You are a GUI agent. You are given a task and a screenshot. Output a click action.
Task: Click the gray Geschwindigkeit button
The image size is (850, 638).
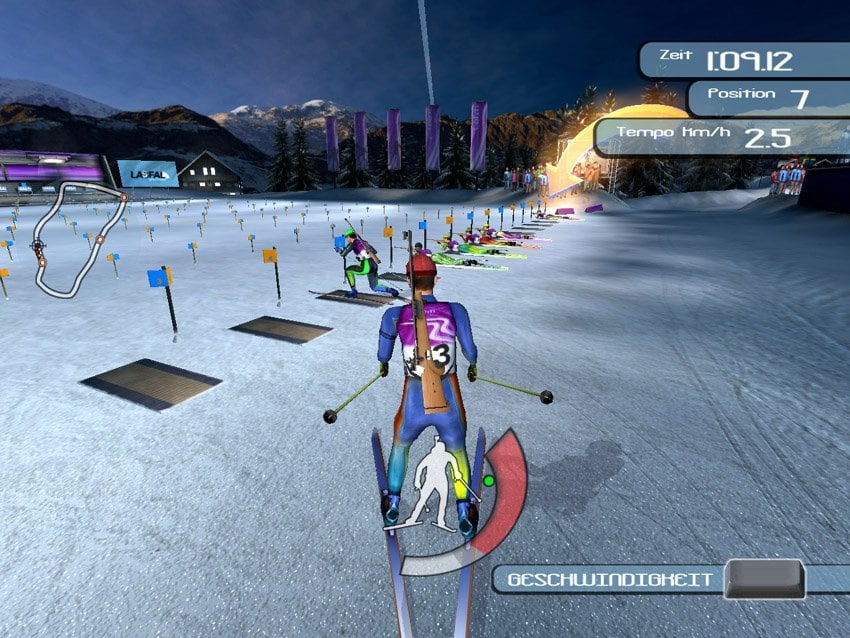tap(764, 579)
